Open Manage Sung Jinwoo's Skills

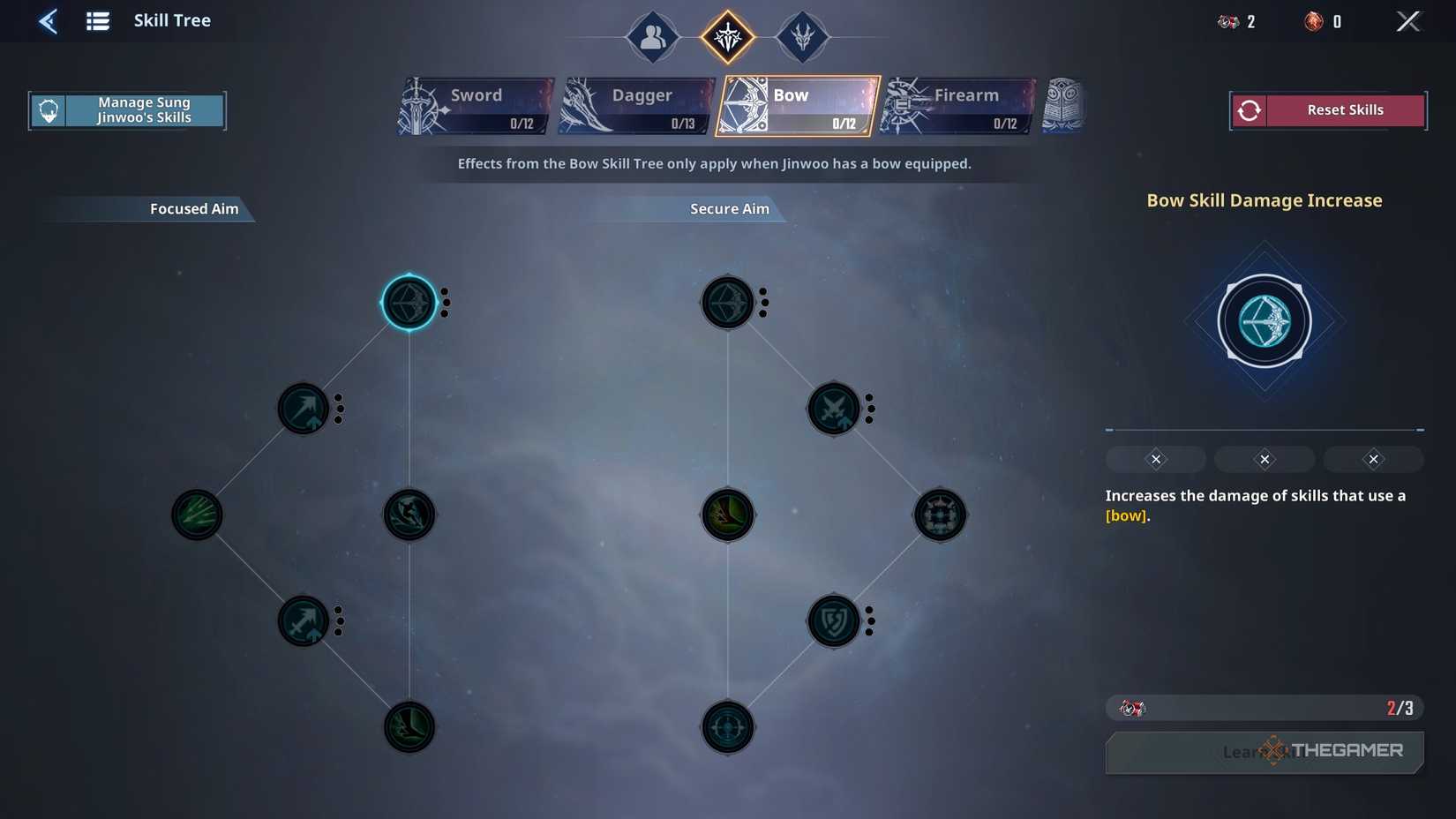point(127,109)
